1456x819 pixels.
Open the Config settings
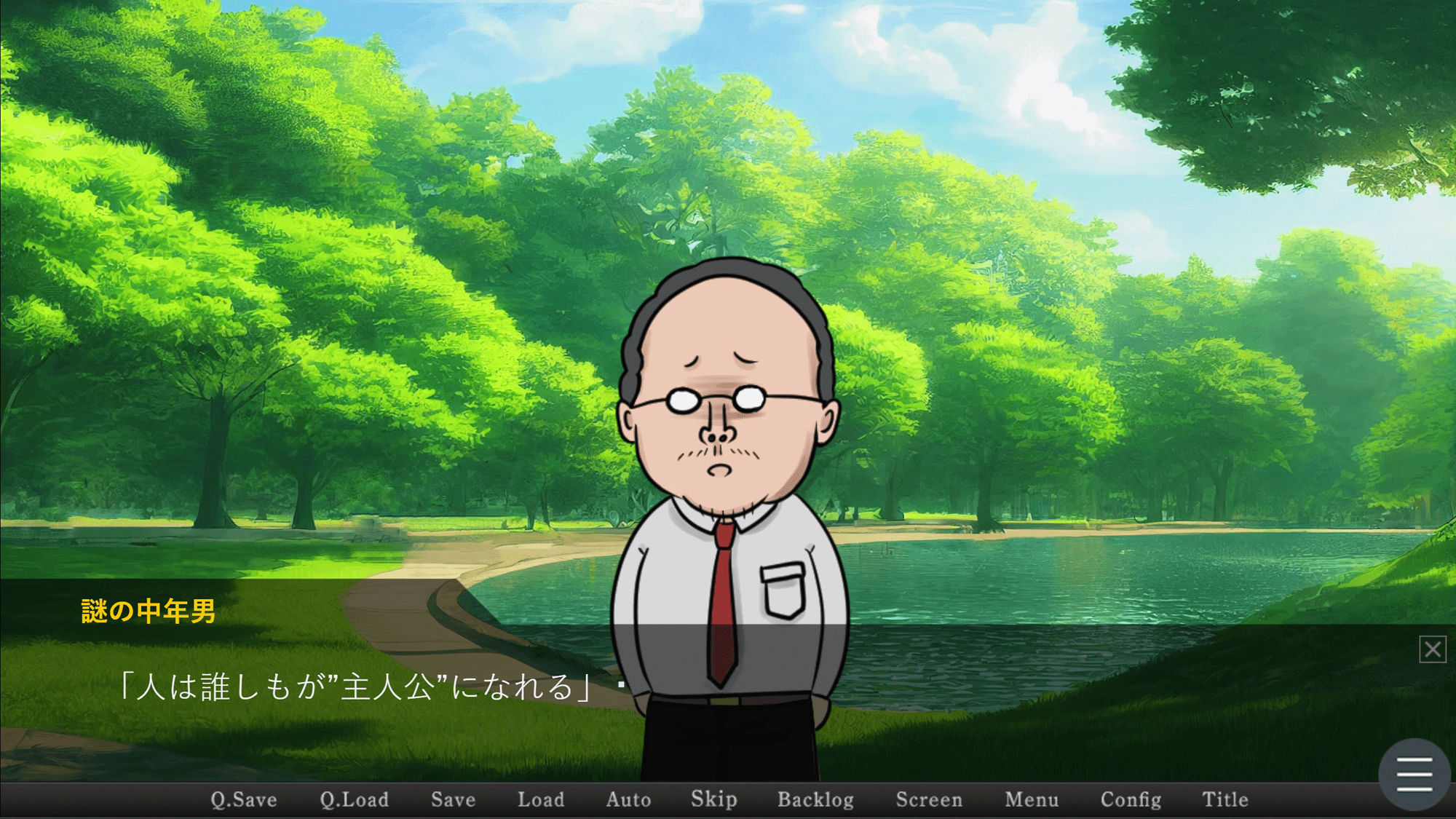coord(1131,799)
